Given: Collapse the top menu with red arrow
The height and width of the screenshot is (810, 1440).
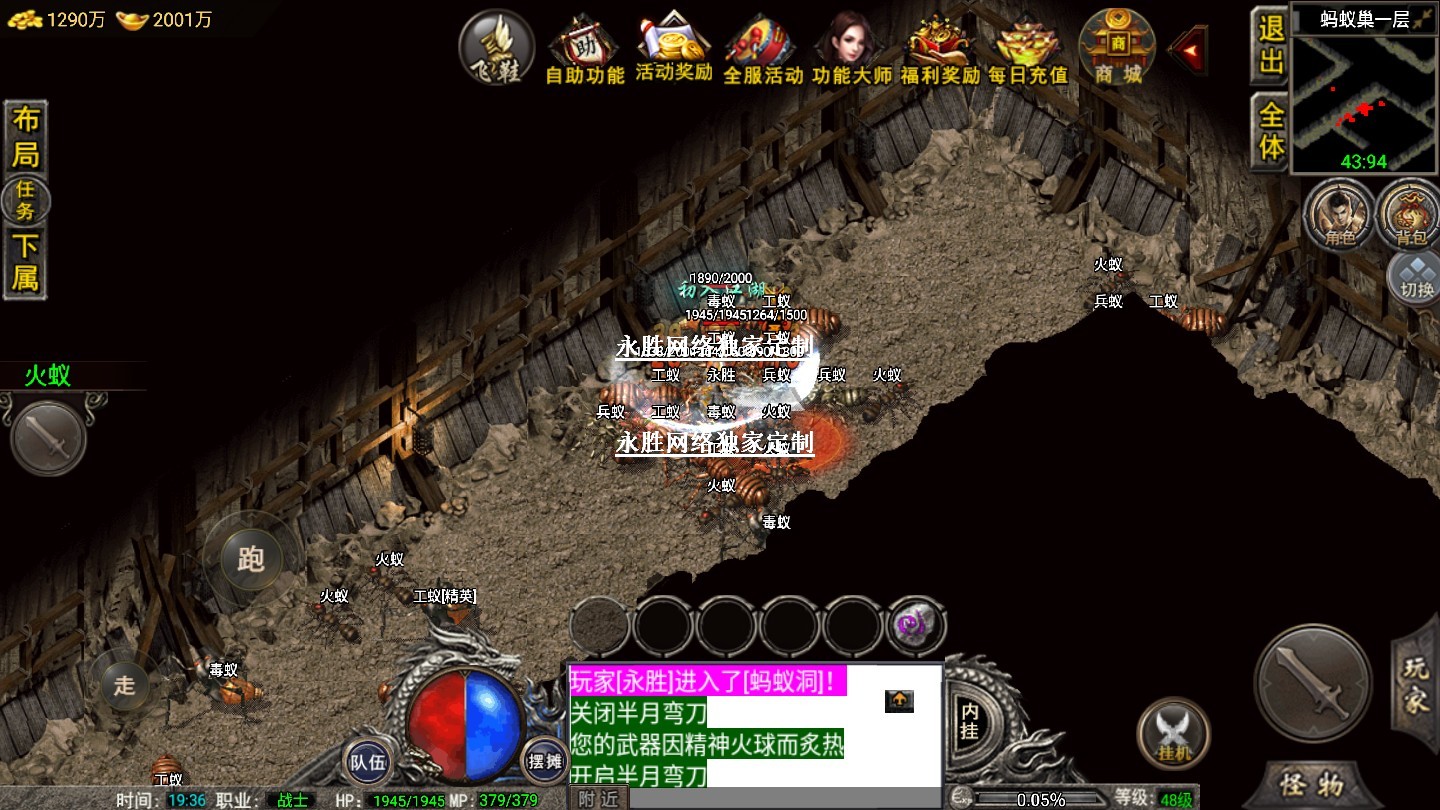Looking at the screenshot, I should click(x=1188, y=49).
